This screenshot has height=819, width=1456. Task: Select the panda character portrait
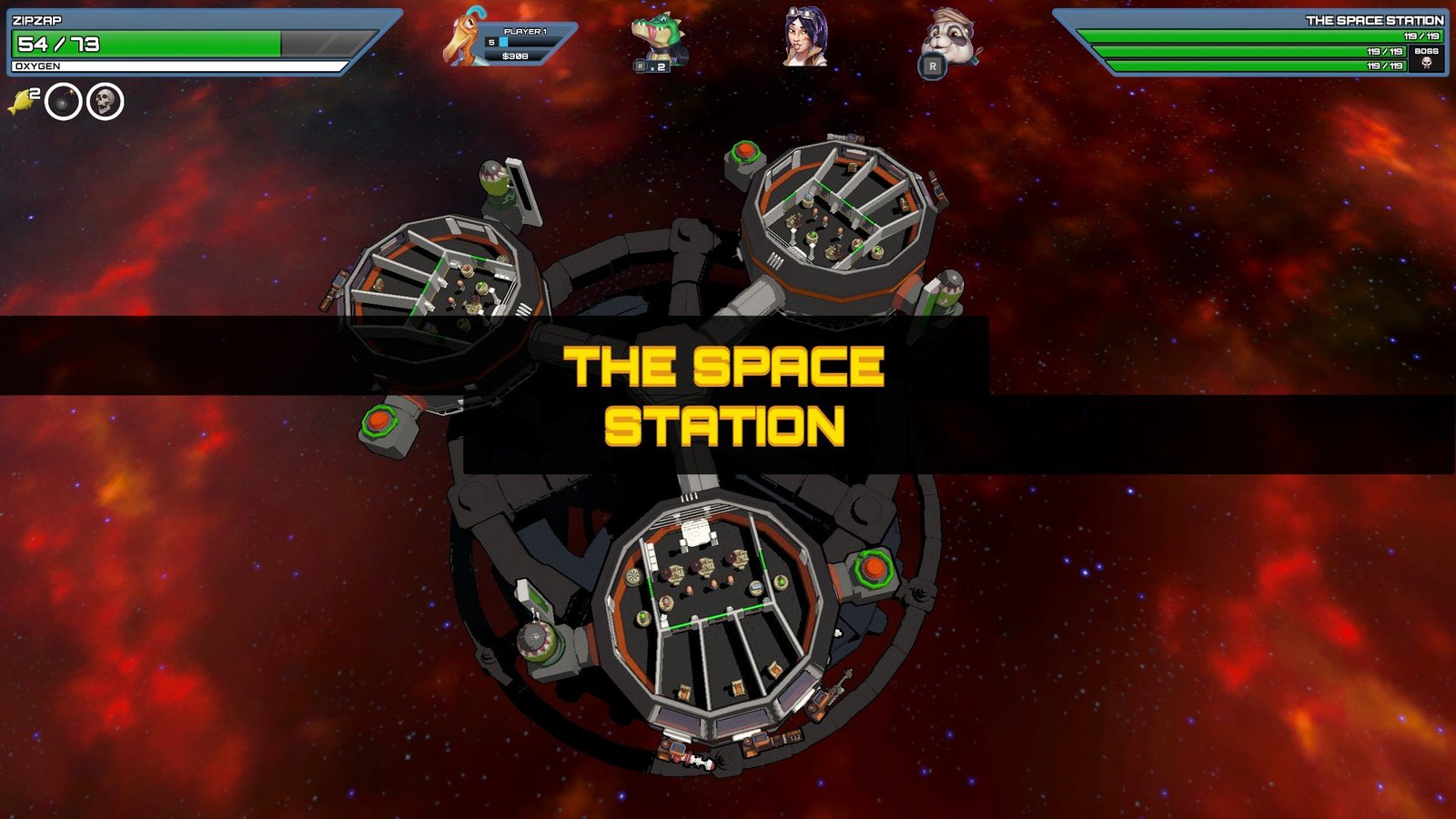949,38
